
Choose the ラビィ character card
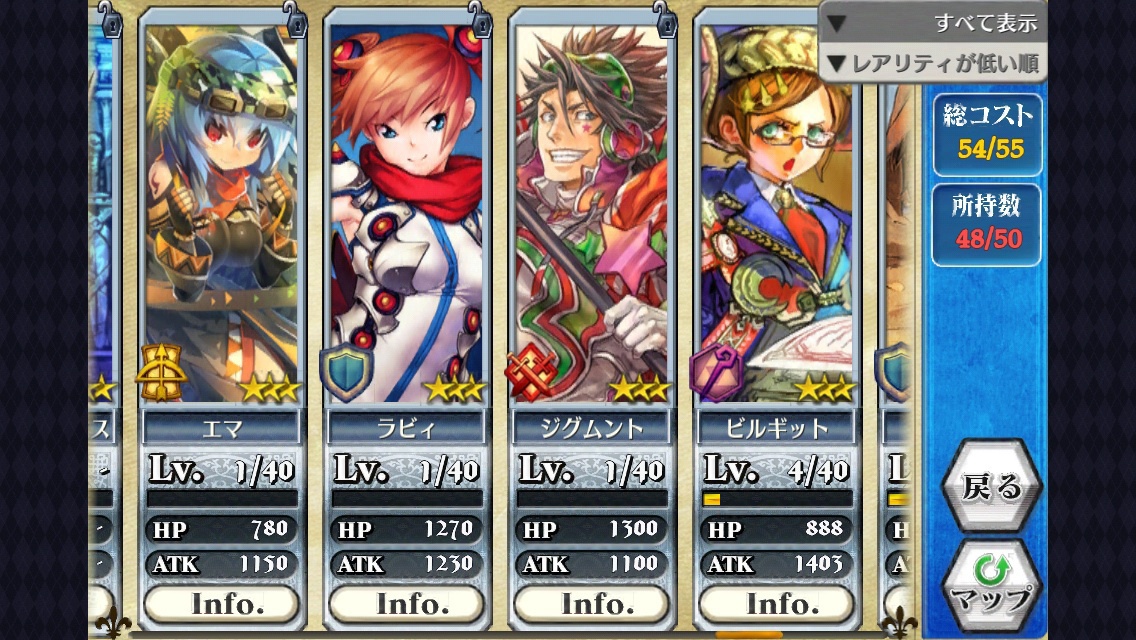tap(406, 210)
